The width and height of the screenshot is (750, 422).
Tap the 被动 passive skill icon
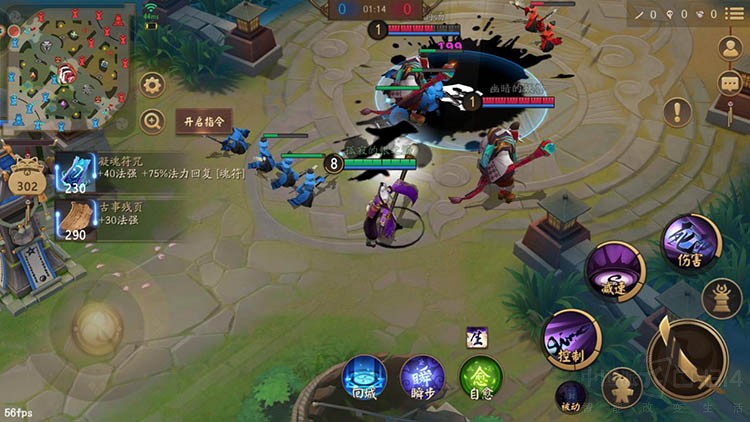point(571,395)
